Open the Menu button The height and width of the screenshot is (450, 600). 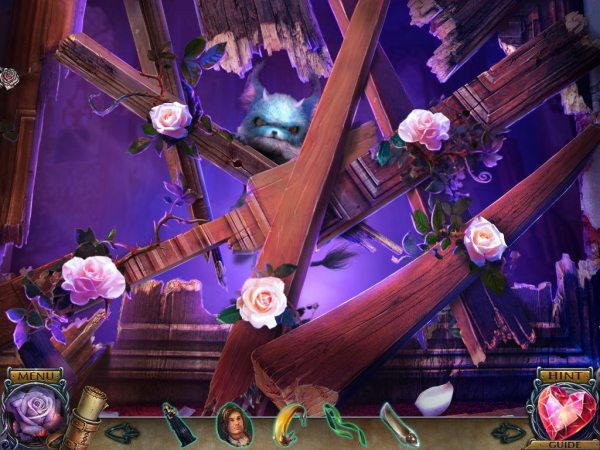tap(34, 376)
